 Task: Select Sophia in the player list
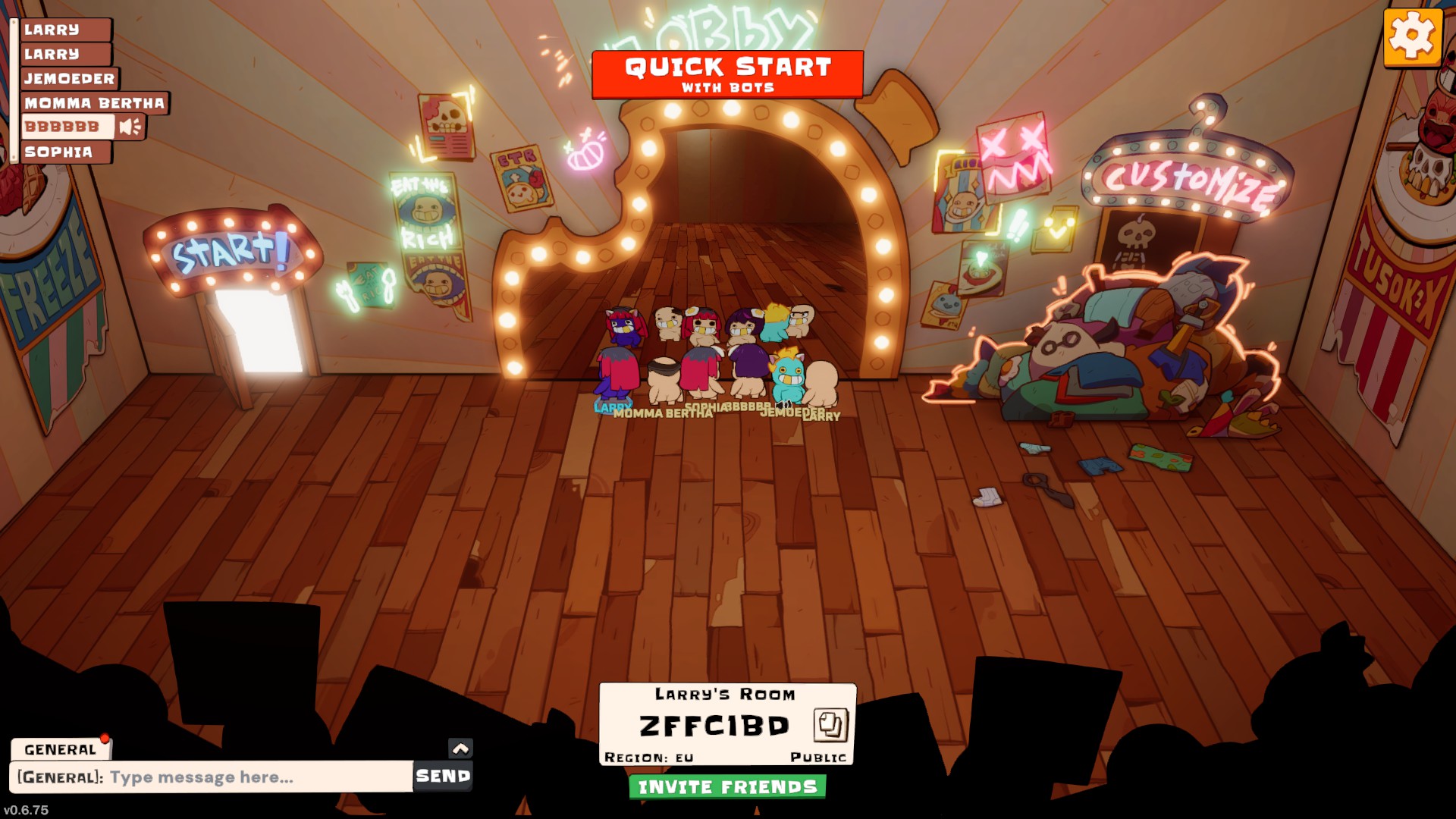point(58,152)
